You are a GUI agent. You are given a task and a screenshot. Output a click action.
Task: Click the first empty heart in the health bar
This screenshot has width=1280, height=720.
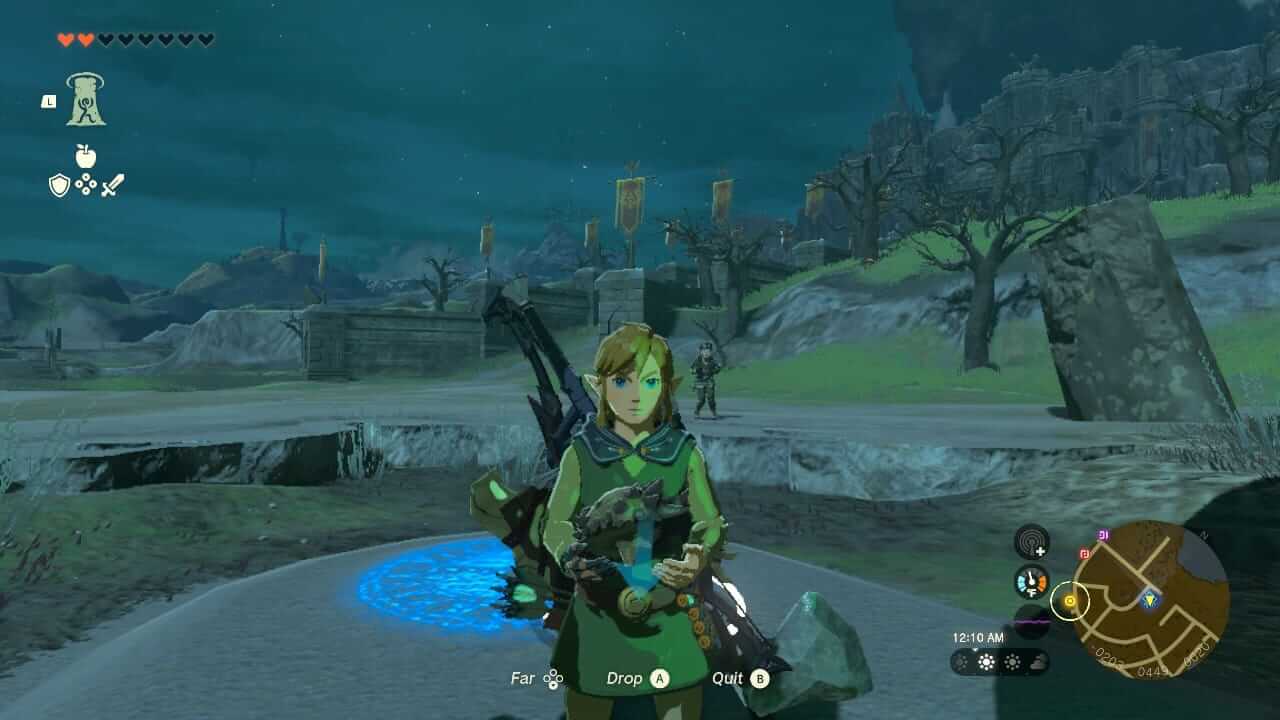[x=105, y=40]
